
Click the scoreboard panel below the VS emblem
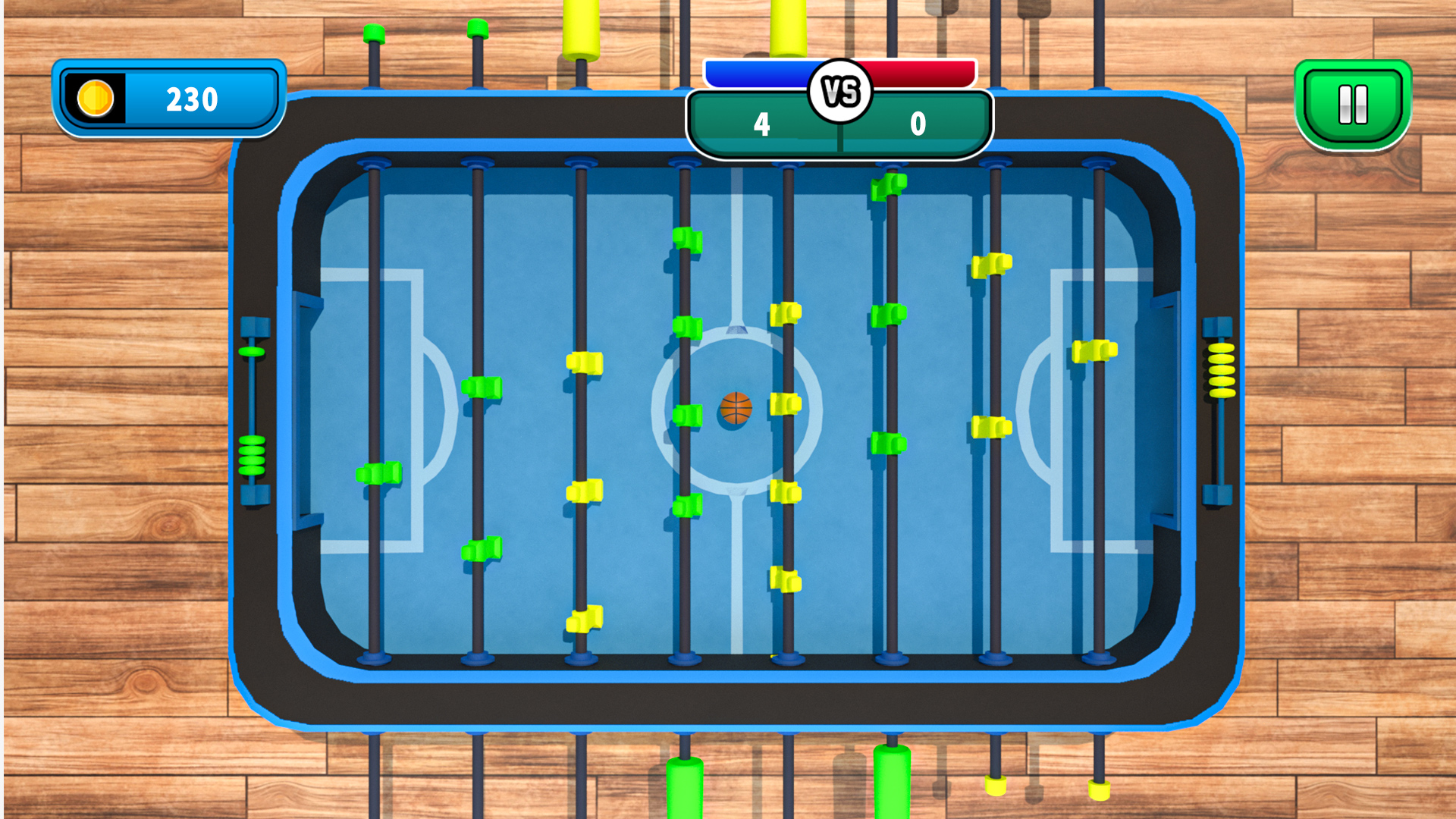(x=839, y=127)
